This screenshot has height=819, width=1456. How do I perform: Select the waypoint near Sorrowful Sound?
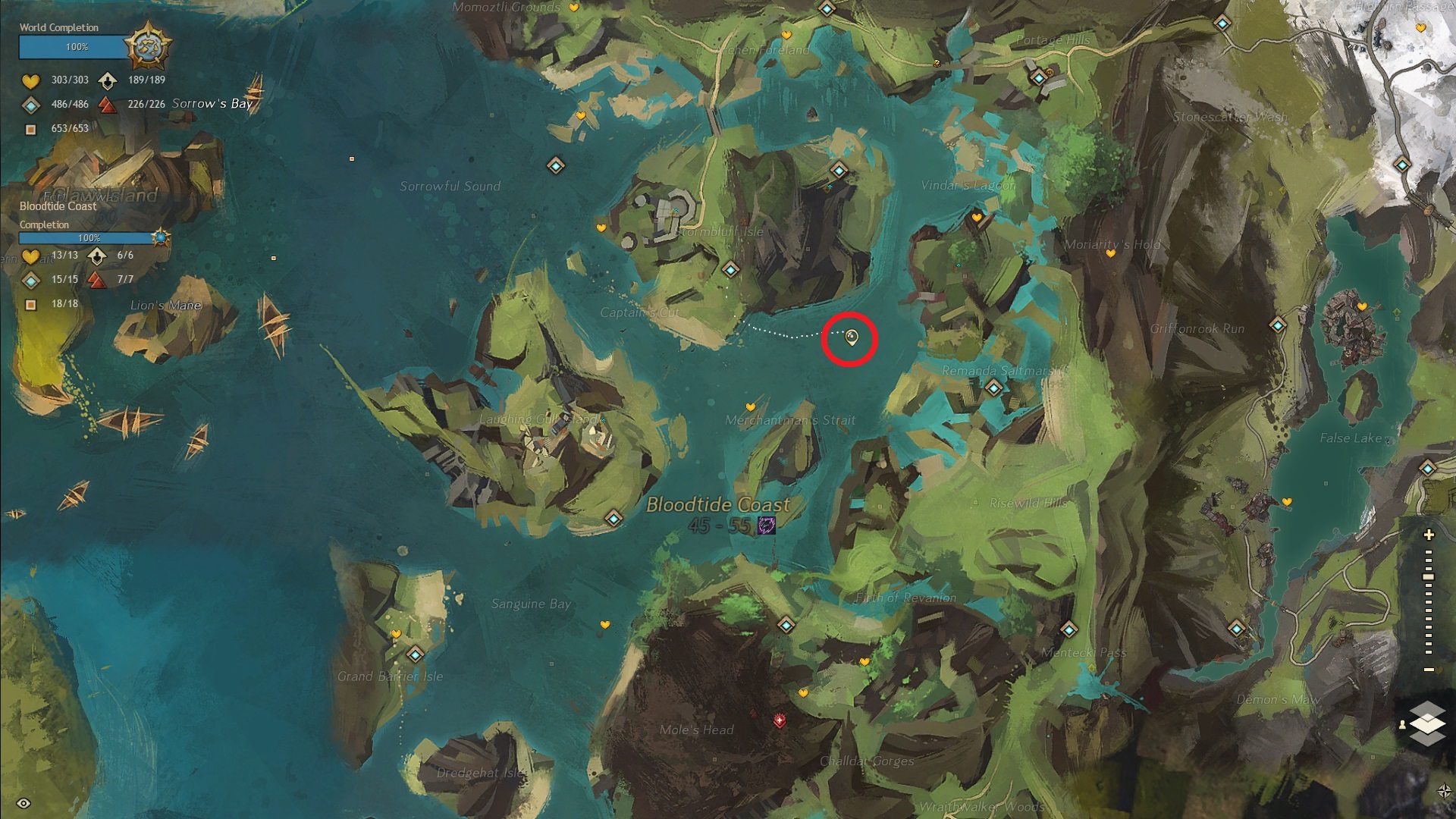pyautogui.click(x=556, y=165)
